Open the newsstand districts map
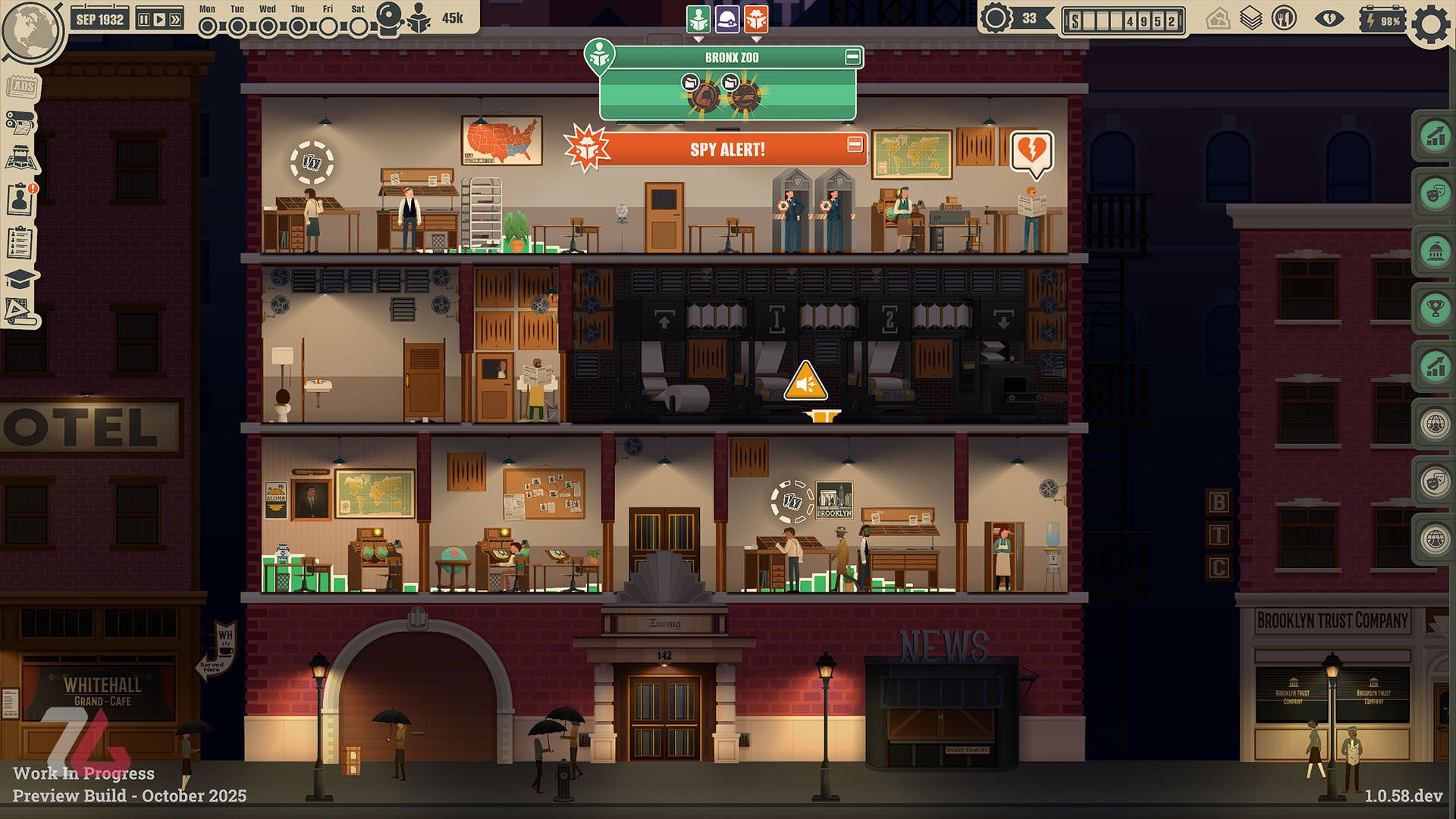The height and width of the screenshot is (819, 1456). (22, 159)
